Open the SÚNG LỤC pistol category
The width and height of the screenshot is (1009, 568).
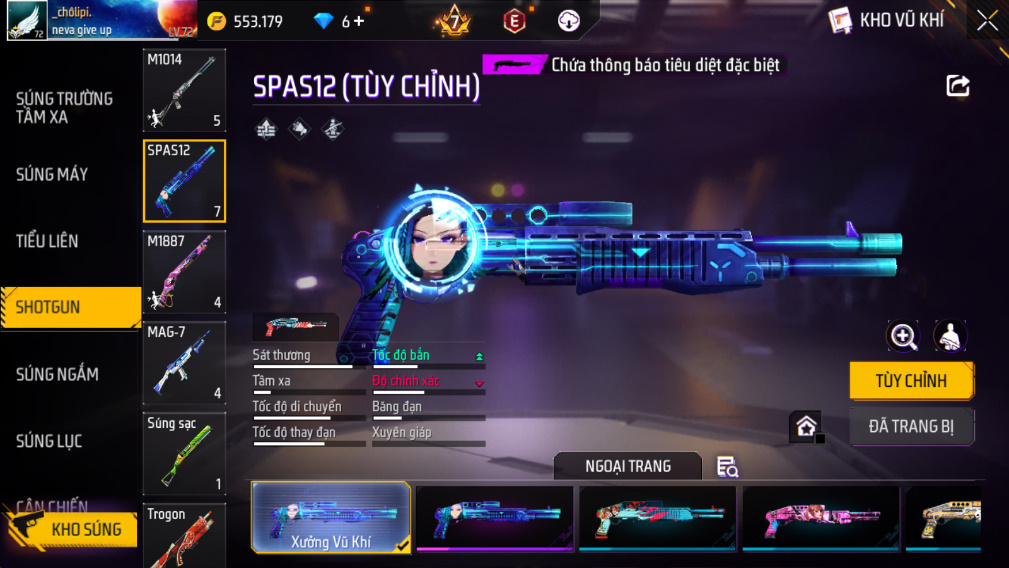49,441
